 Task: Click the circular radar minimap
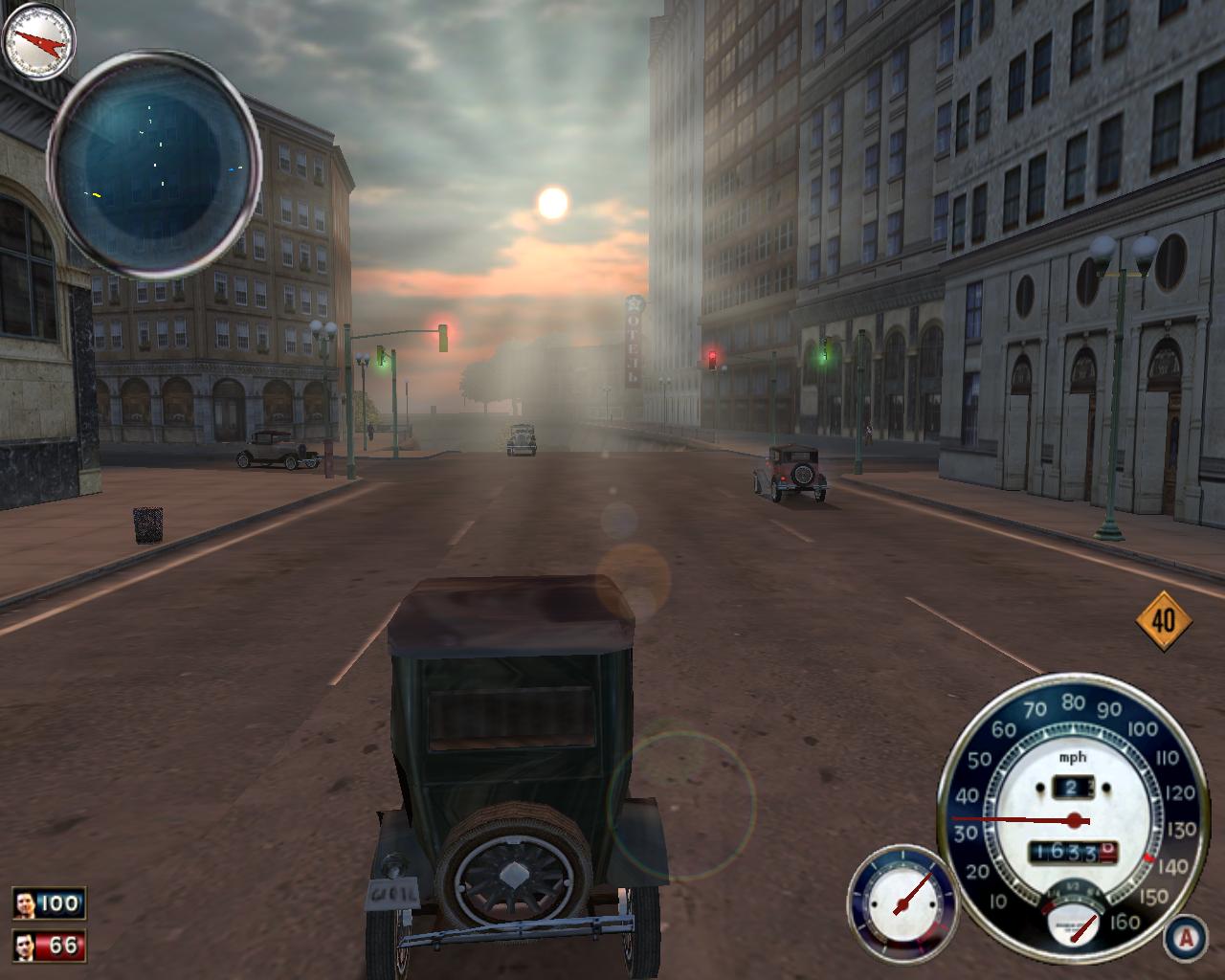pyautogui.click(x=154, y=165)
